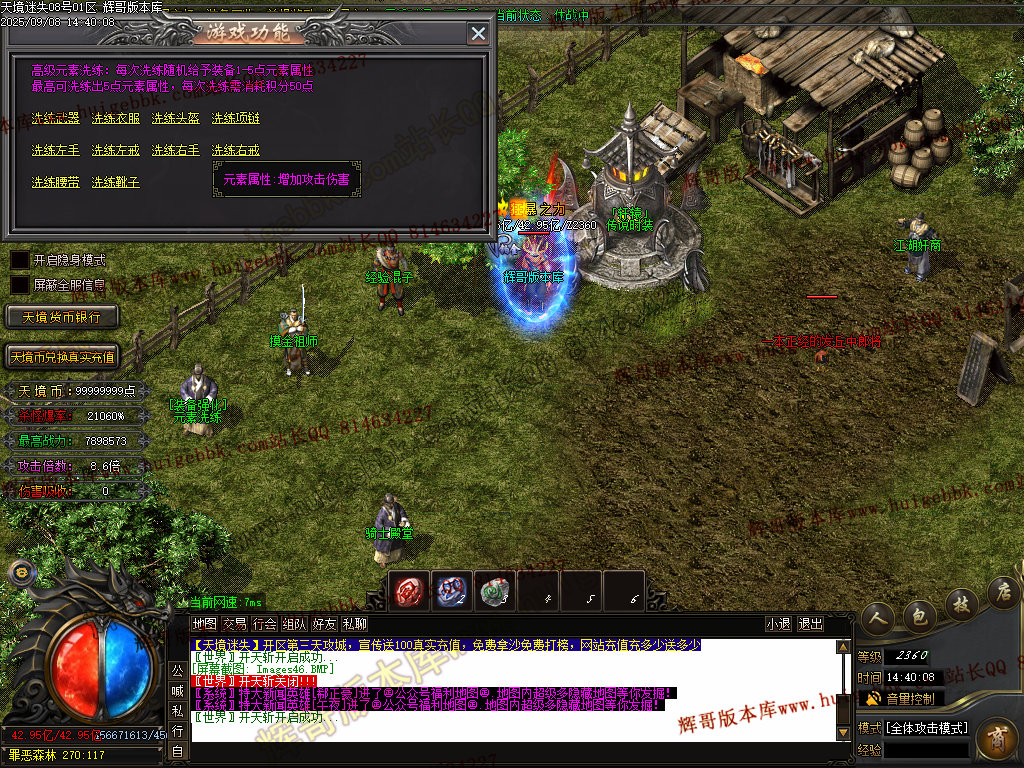Switch to the 地图 map chat tab

[204, 624]
